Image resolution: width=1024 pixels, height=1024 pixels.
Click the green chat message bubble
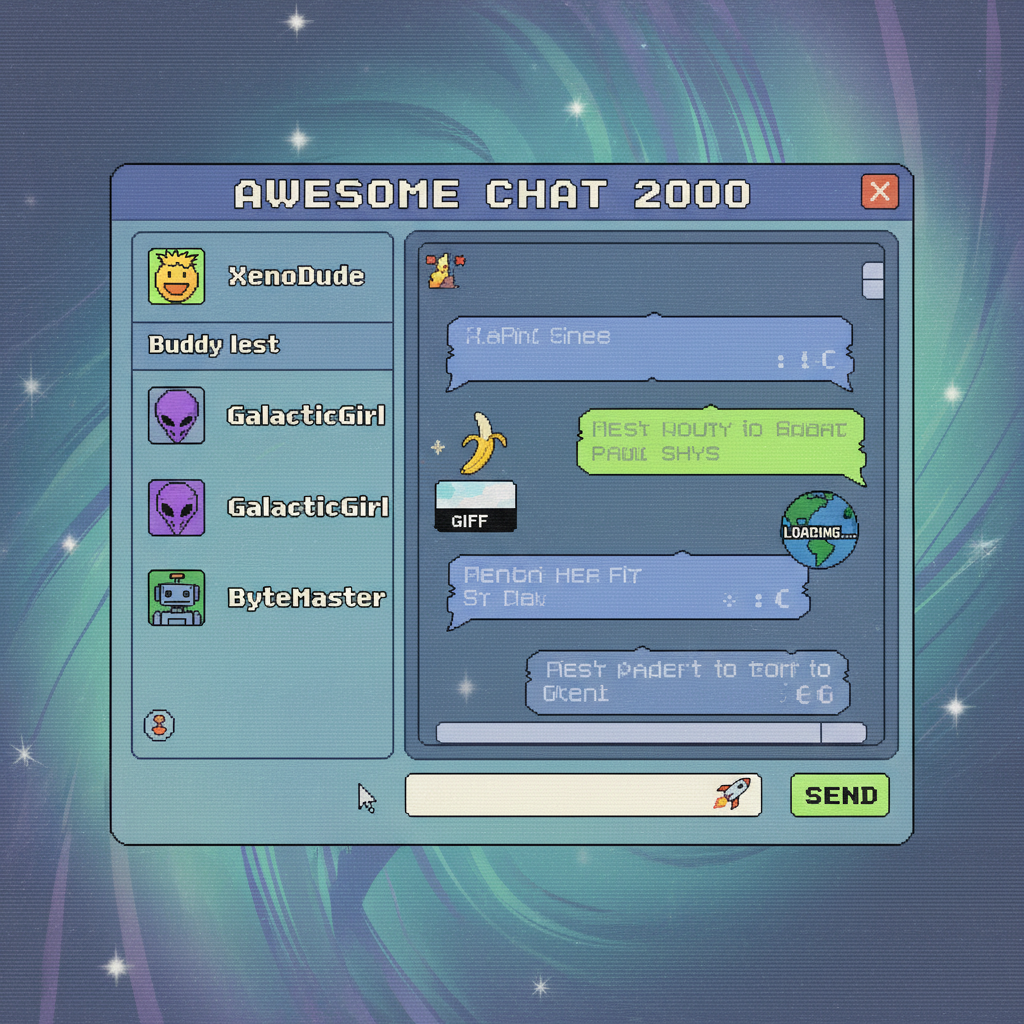click(720, 441)
